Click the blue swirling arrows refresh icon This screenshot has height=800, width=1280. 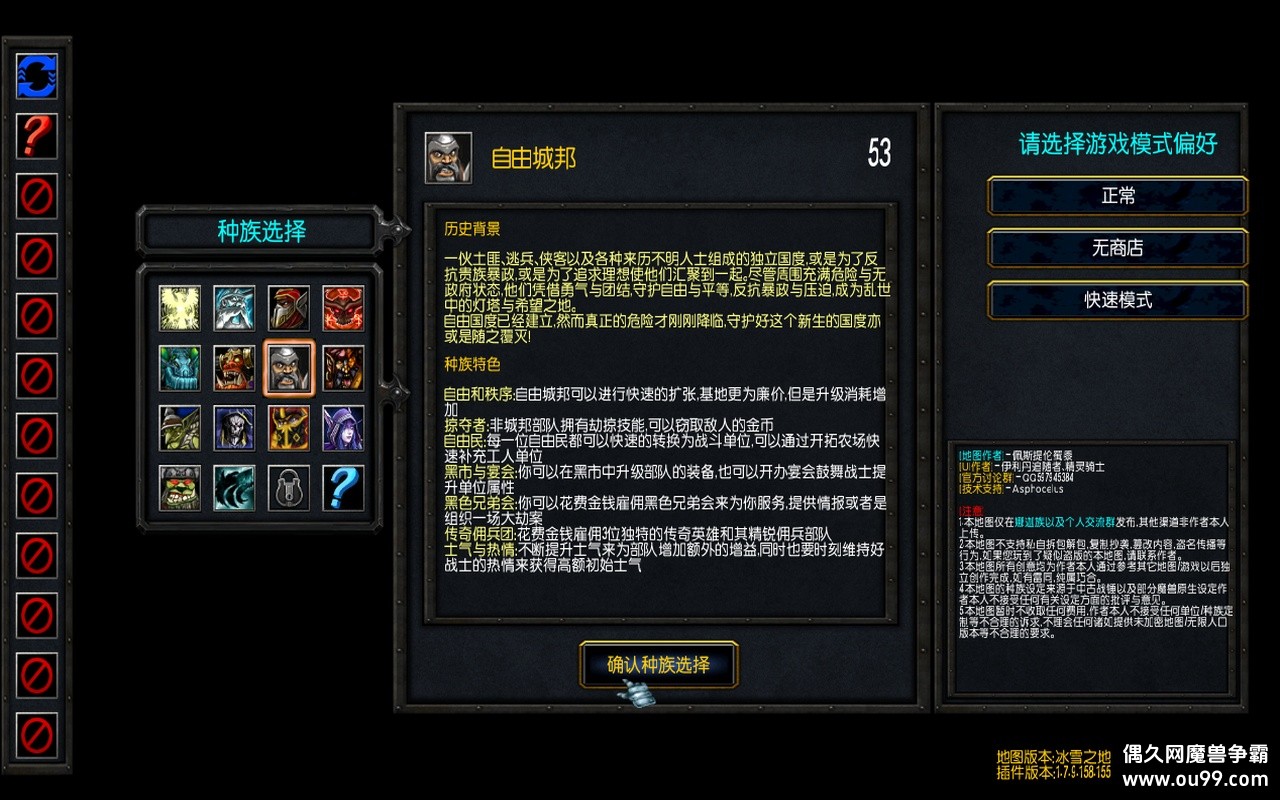click(37, 76)
